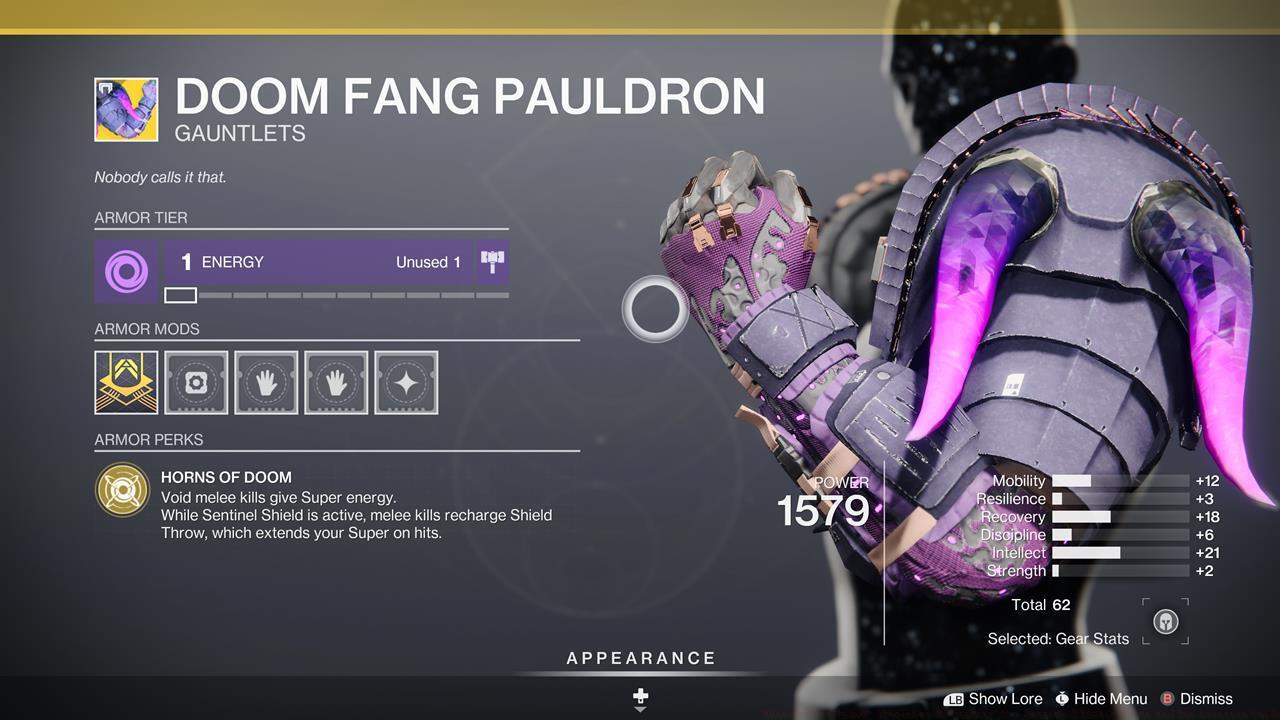Toggle the Gear Stats helmet selector
Screen dimensions: 1280x720
click(x=1165, y=621)
